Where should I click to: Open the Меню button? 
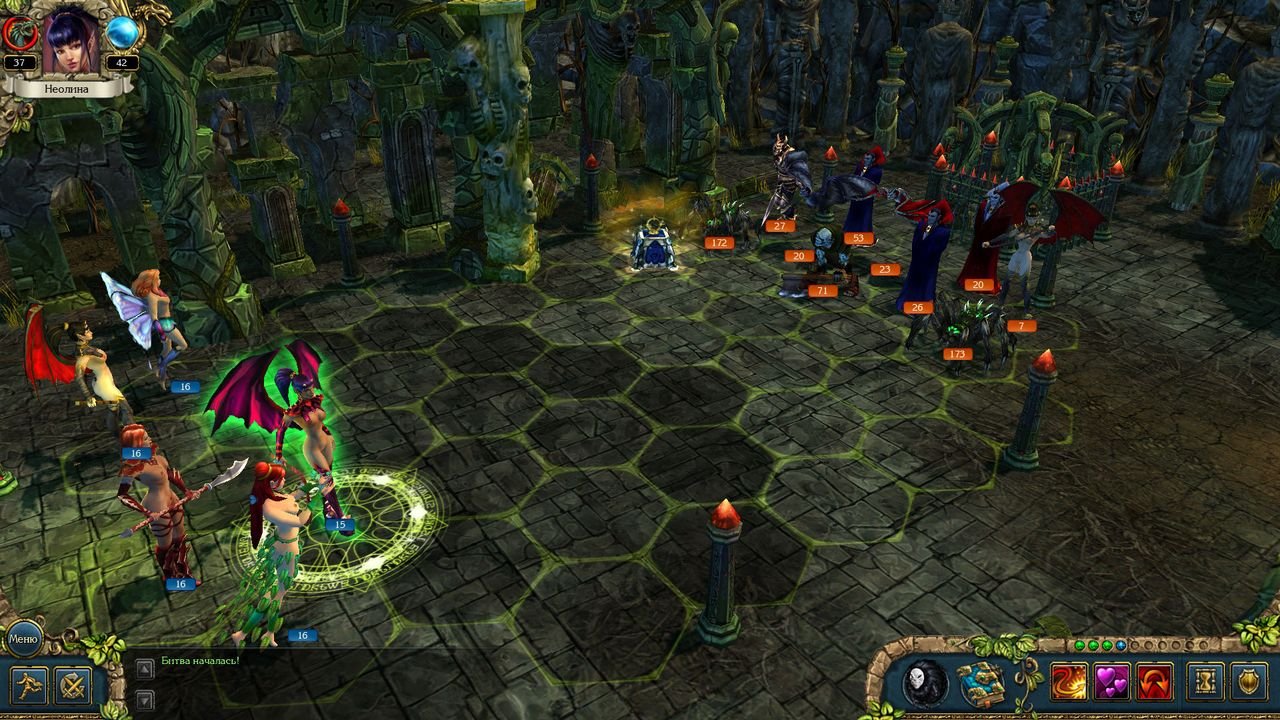click(22, 638)
